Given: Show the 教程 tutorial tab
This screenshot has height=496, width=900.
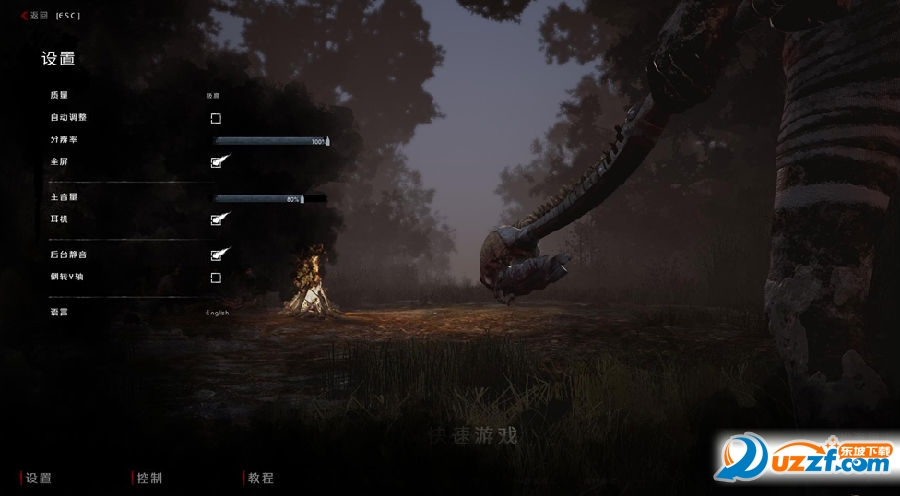Looking at the screenshot, I should (260, 478).
